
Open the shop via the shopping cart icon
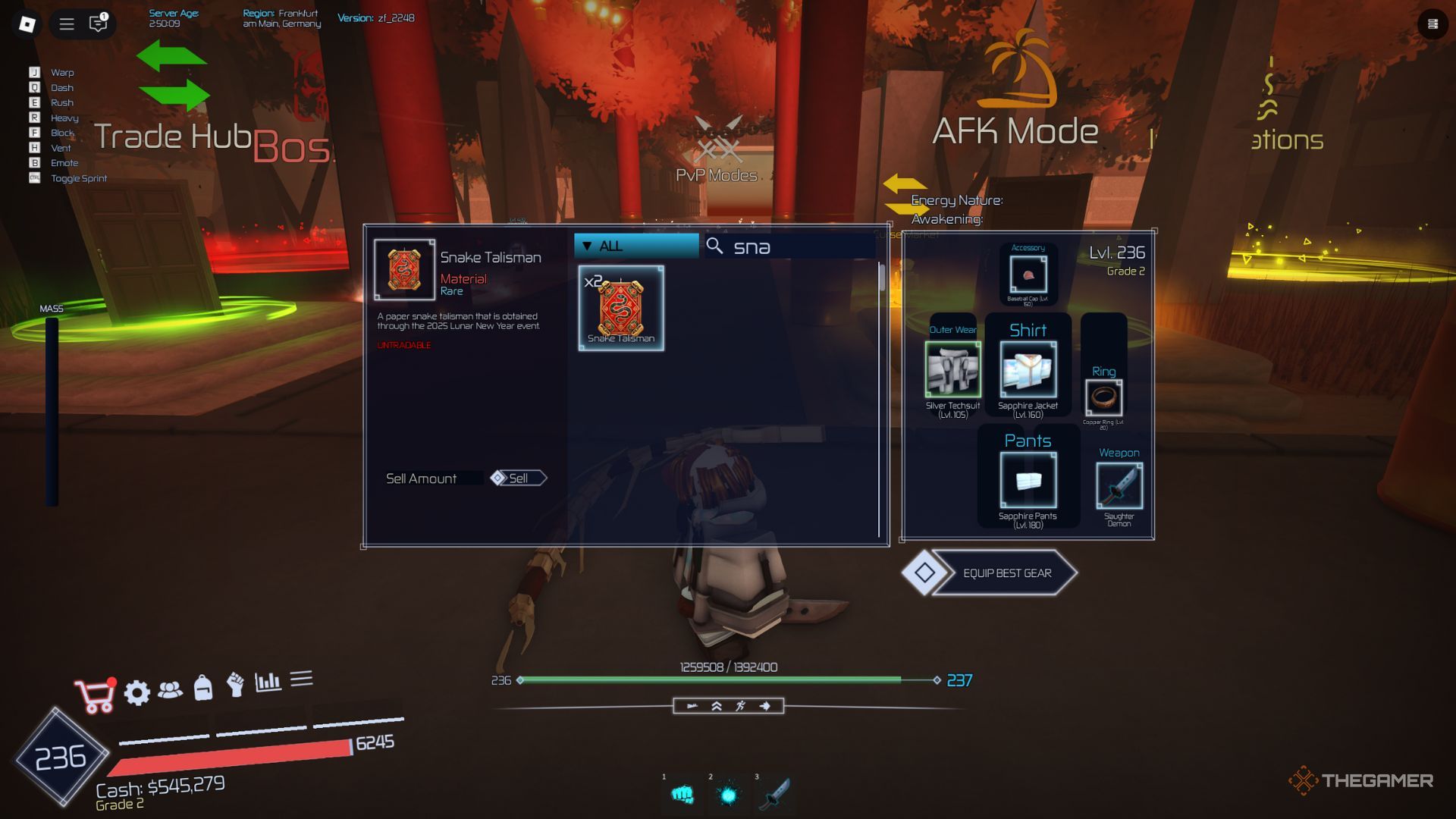pyautogui.click(x=93, y=691)
